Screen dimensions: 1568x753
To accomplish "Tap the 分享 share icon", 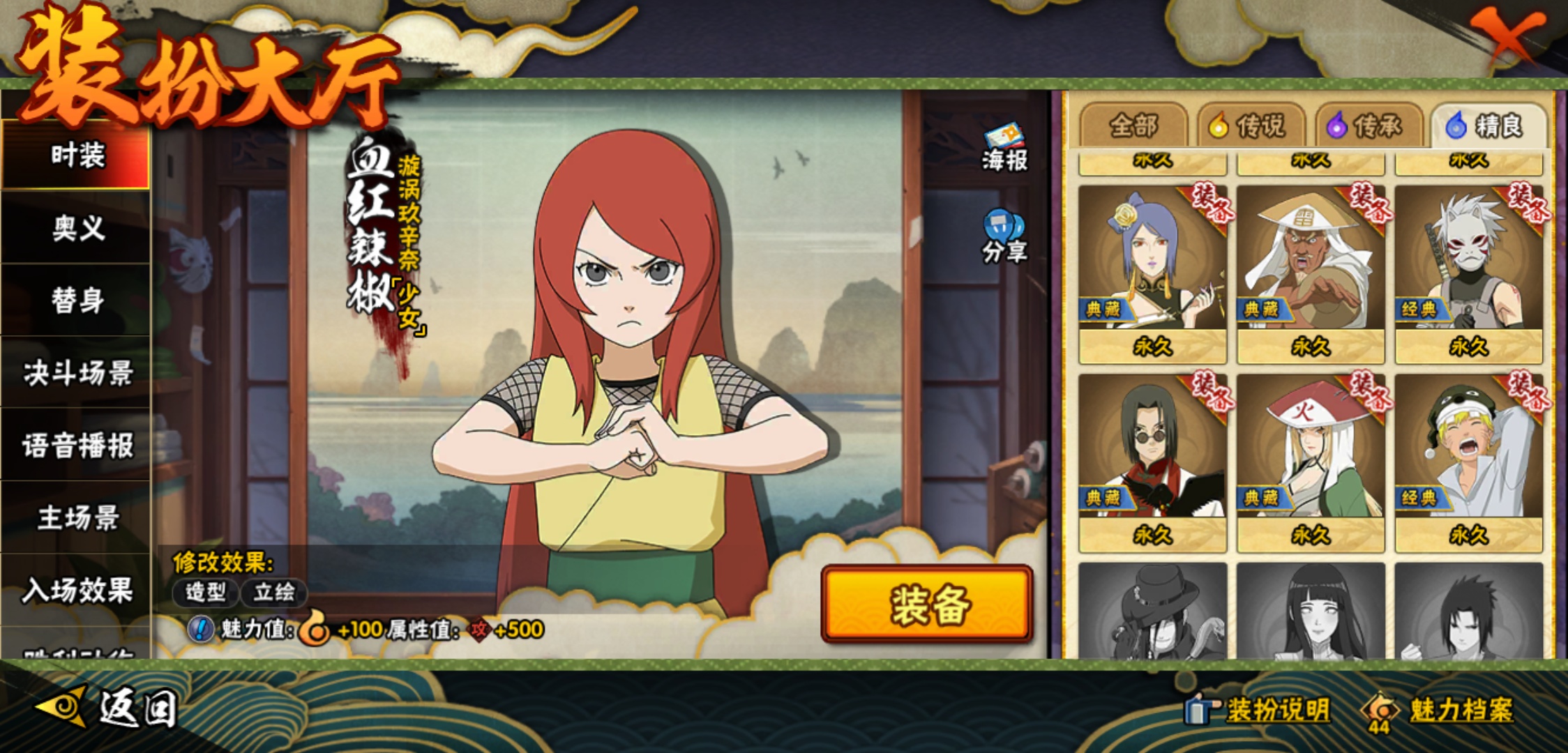I will (x=1004, y=237).
